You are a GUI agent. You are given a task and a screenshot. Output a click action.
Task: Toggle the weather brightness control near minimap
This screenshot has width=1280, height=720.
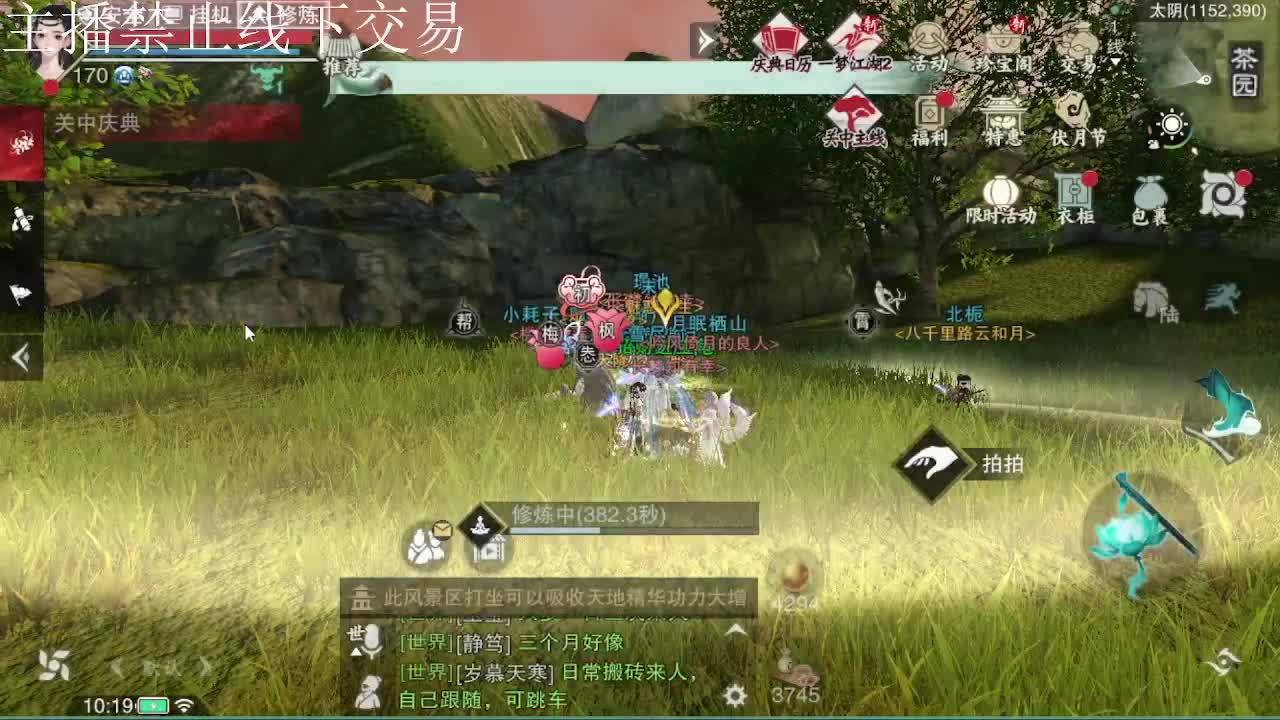coord(1172,124)
